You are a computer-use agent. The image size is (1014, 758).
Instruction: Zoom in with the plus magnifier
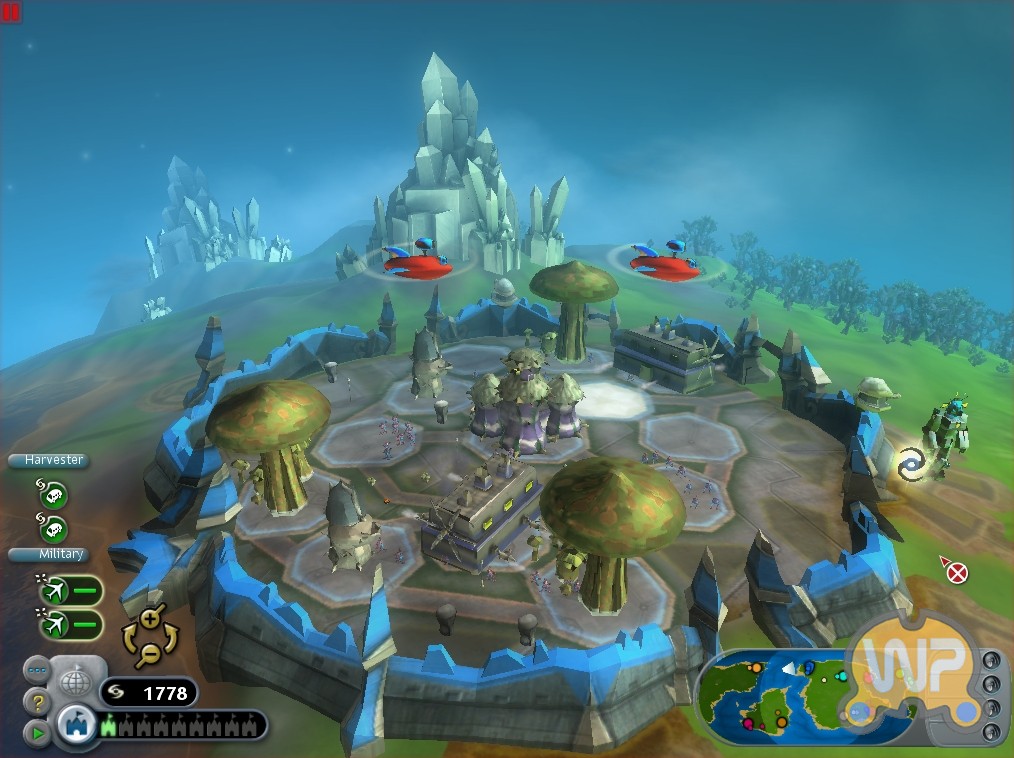[150, 617]
